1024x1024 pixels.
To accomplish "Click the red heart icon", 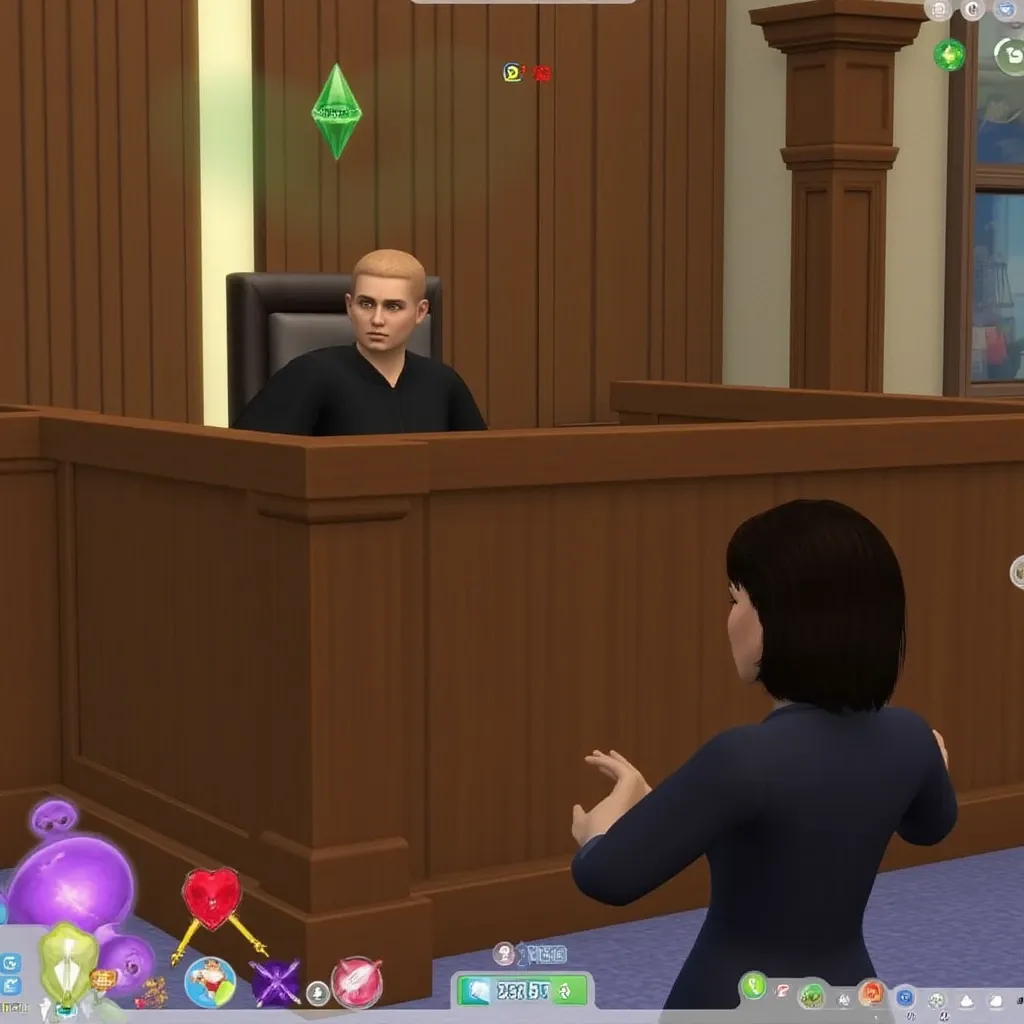I will 212,896.
